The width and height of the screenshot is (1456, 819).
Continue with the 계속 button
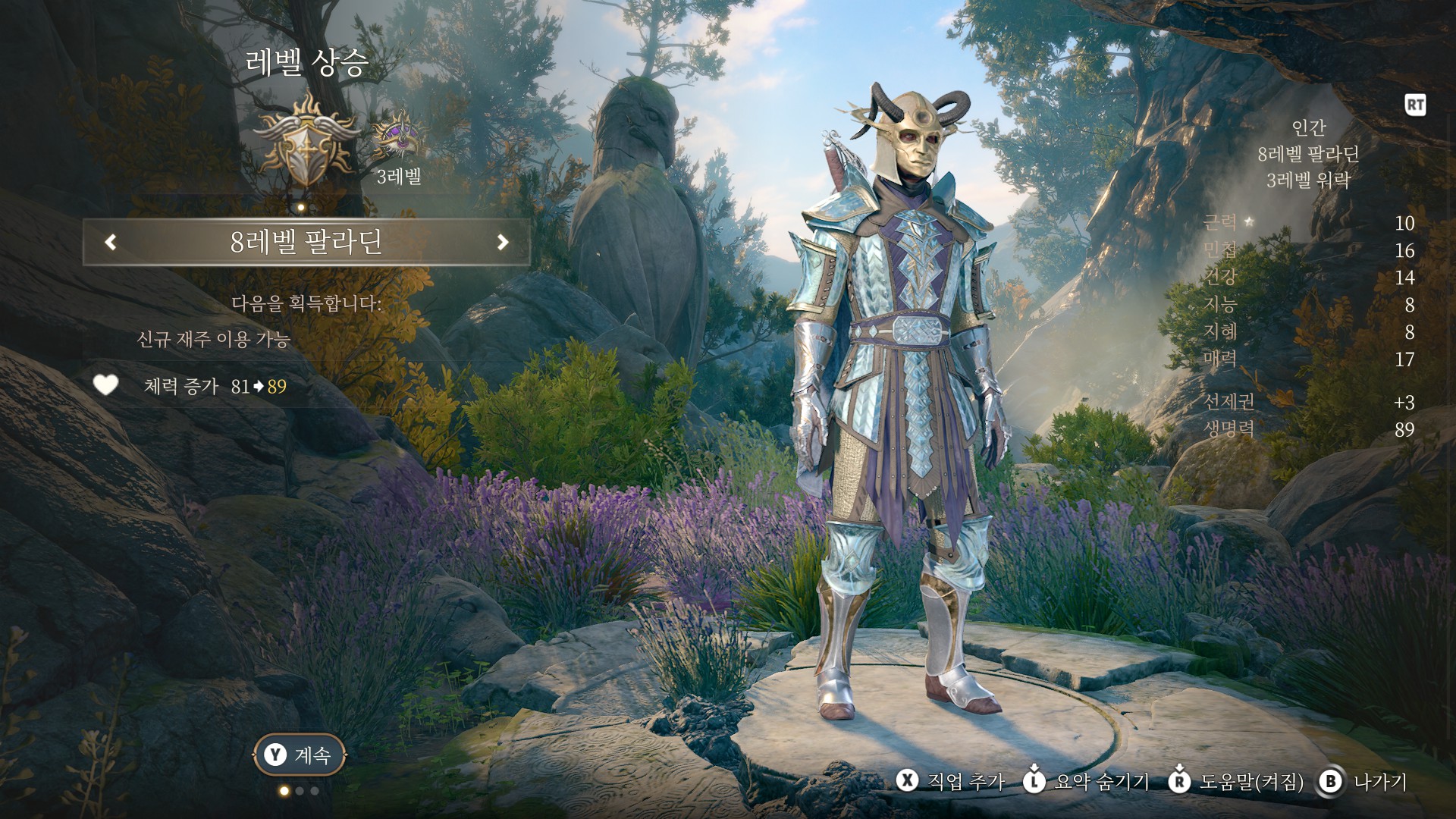click(x=299, y=755)
